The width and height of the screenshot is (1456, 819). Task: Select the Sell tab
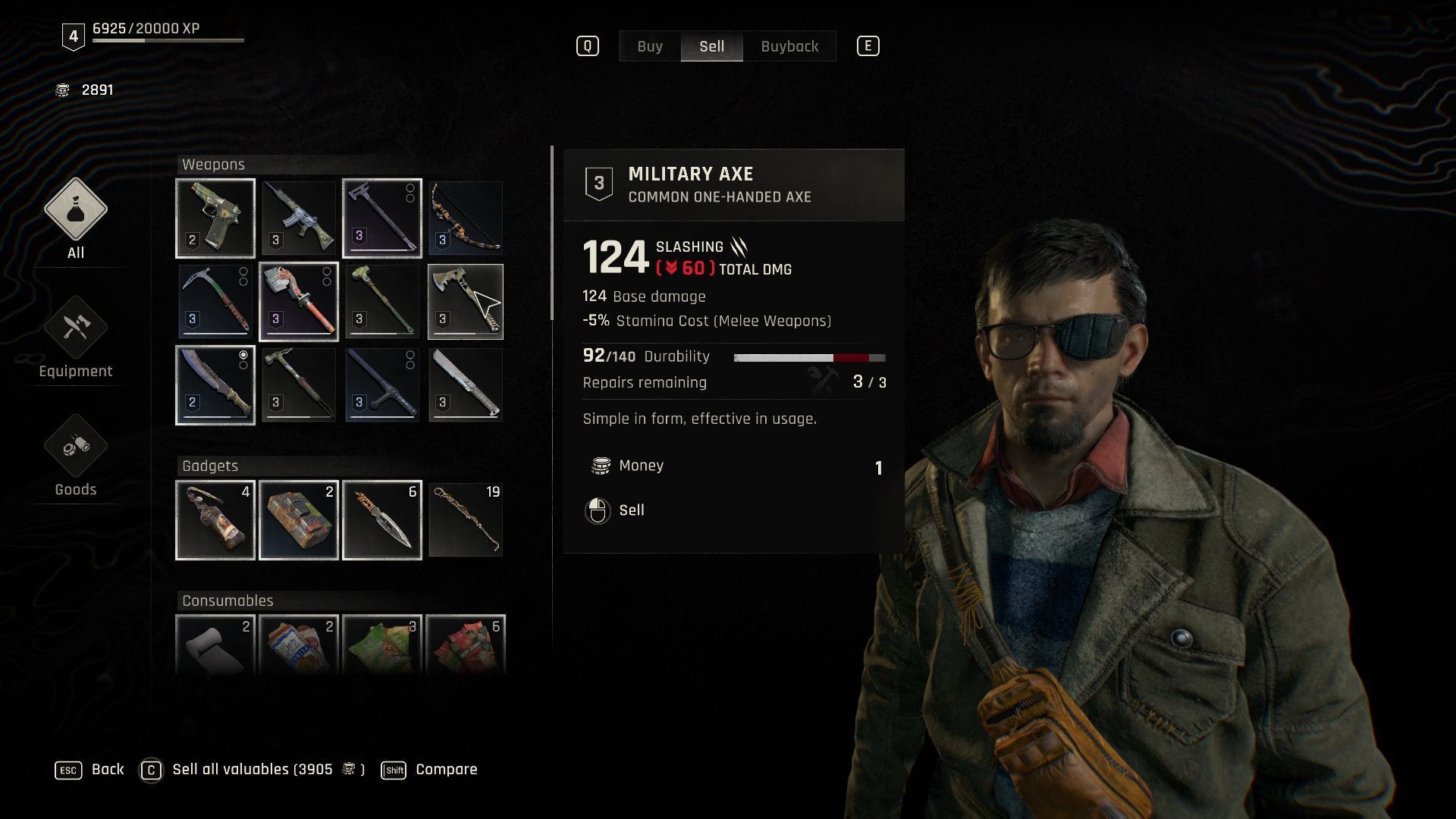(x=711, y=46)
